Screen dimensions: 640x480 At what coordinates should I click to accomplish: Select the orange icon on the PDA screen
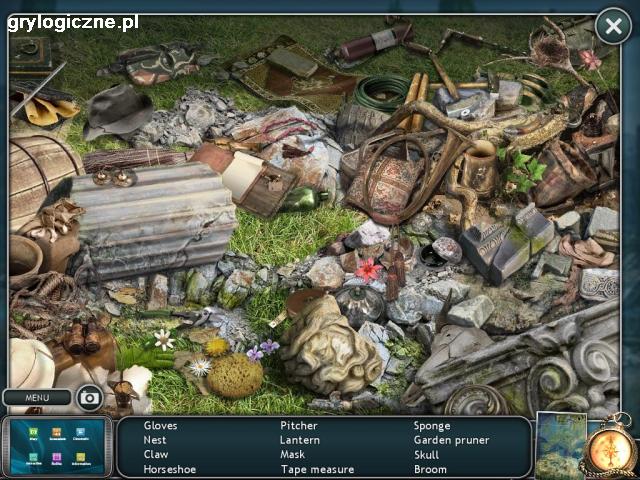tap(57, 432)
